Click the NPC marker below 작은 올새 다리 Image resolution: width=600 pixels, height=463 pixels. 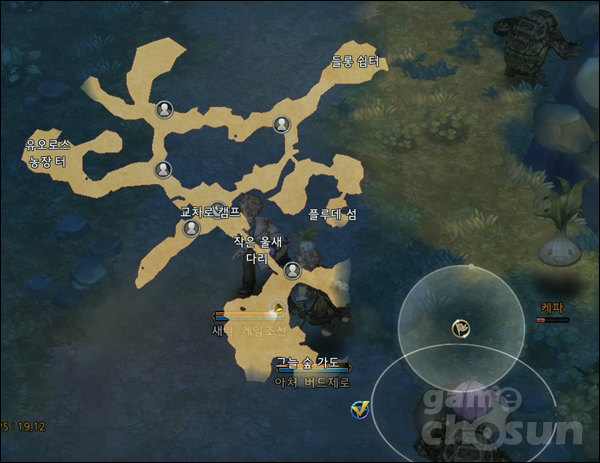292,270
